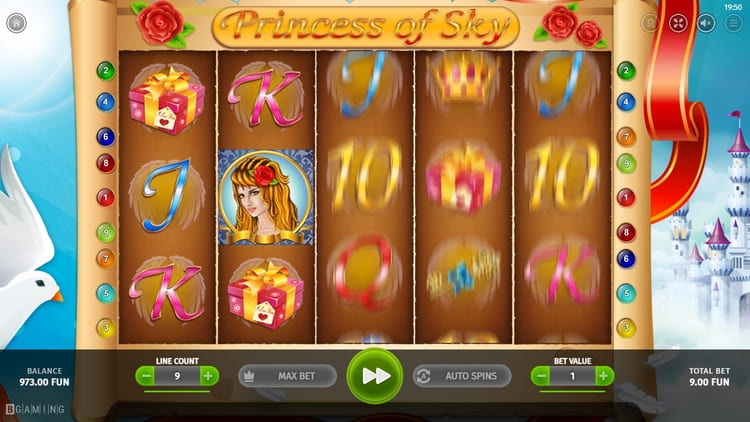The image size is (750, 422).
Task: Set the maximum bet
Action: tap(286, 376)
